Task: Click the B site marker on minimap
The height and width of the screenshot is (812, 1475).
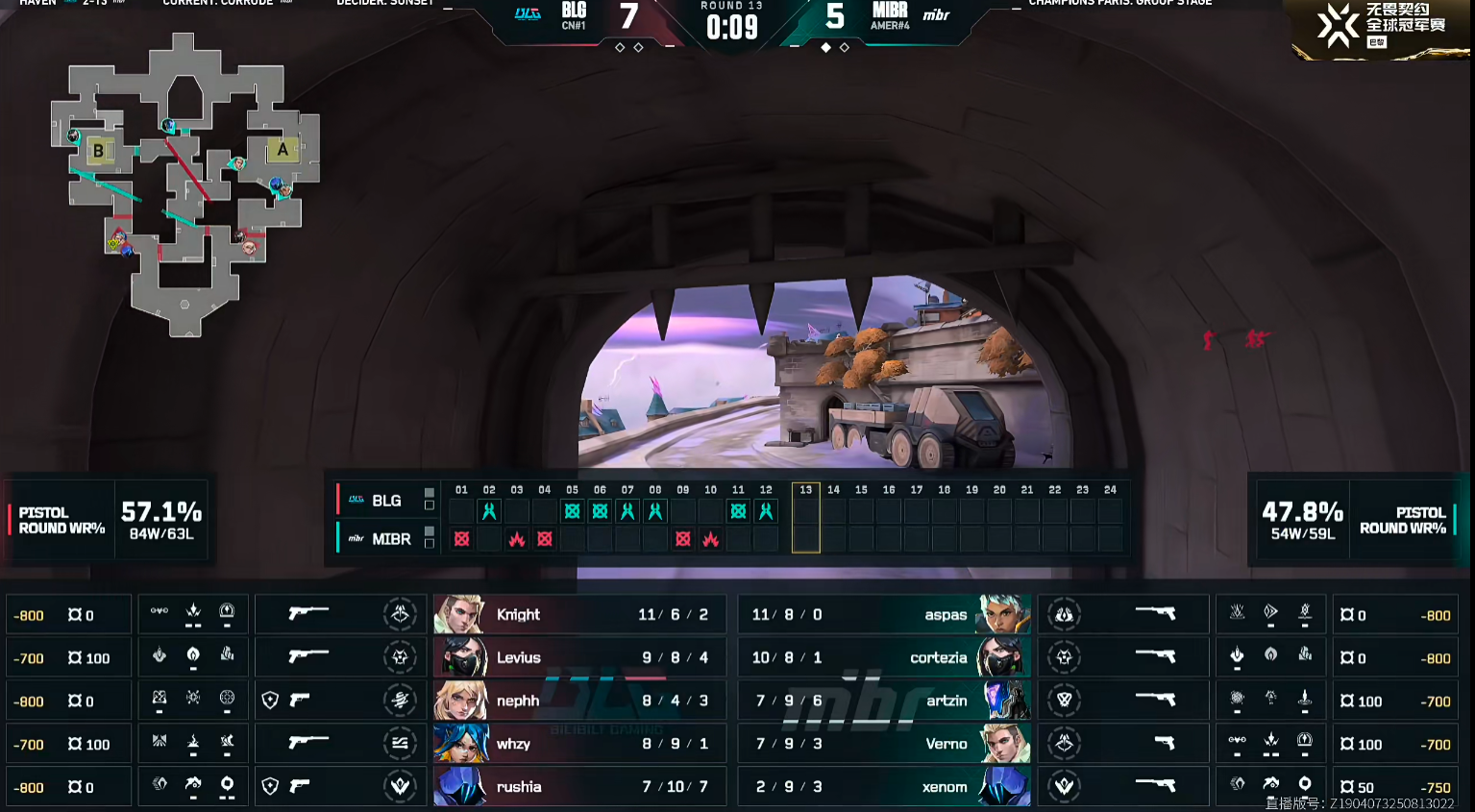Action: [98, 151]
